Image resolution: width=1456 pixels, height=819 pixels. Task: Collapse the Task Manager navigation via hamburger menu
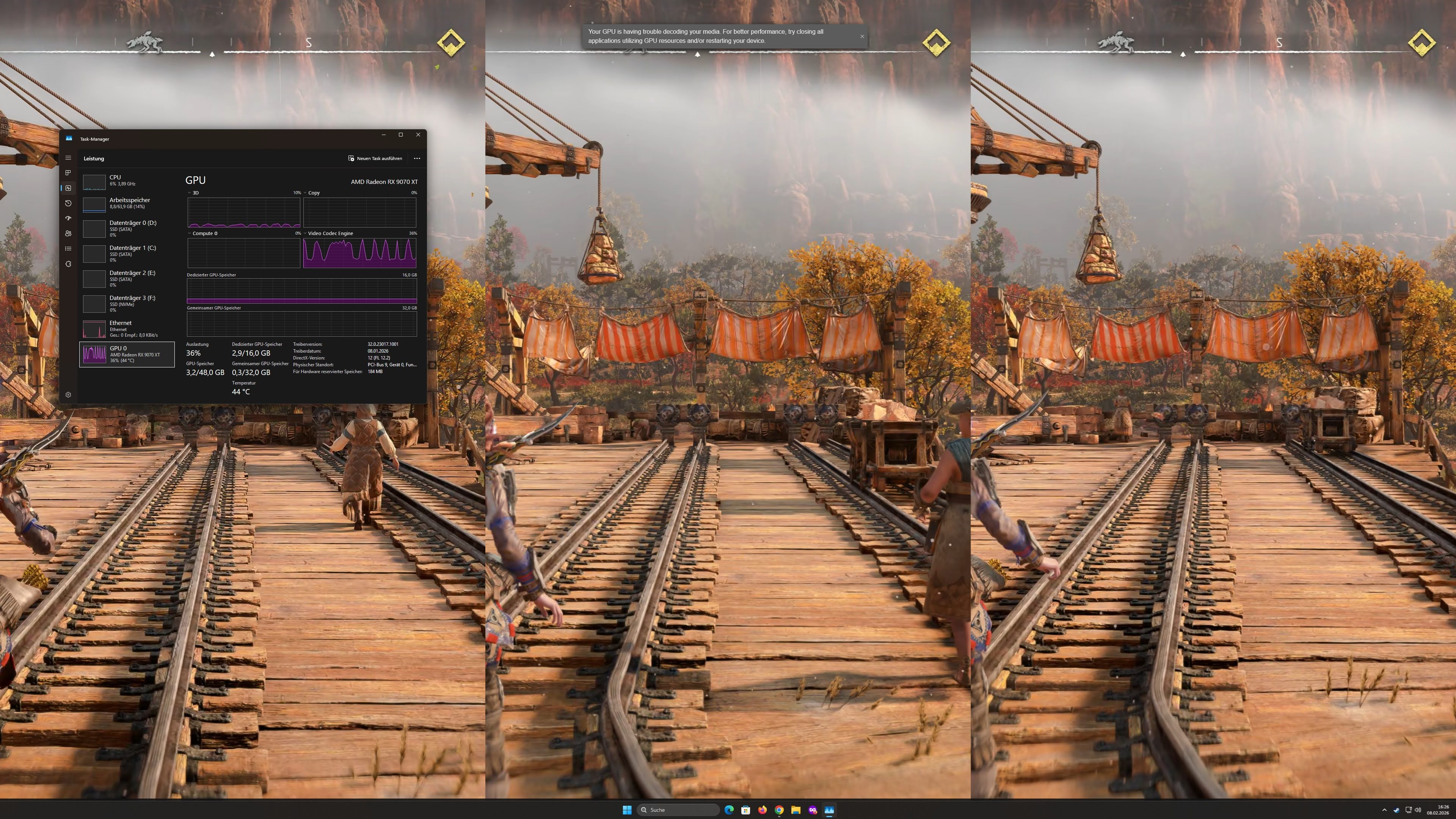point(68,158)
